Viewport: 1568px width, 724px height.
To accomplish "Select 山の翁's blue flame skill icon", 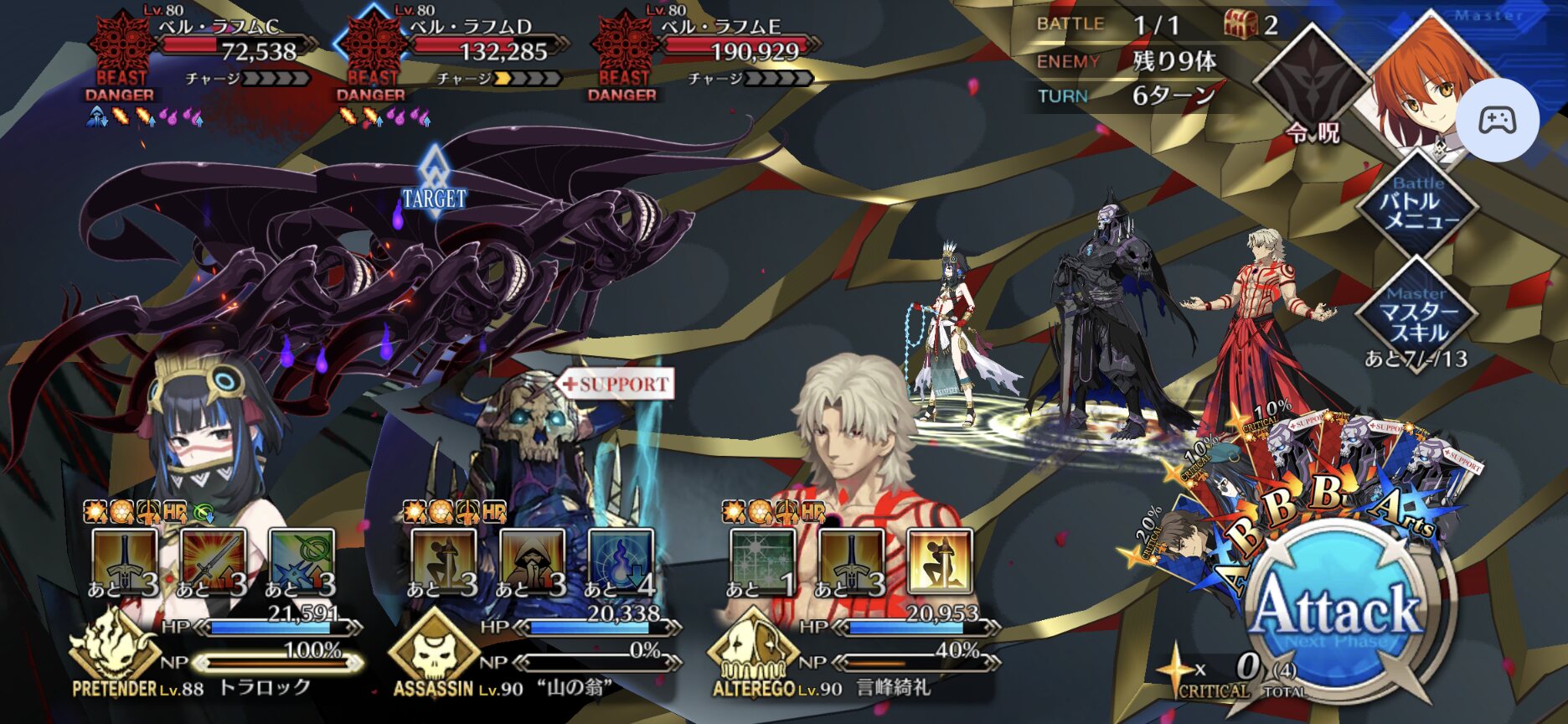I will click(621, 561).
